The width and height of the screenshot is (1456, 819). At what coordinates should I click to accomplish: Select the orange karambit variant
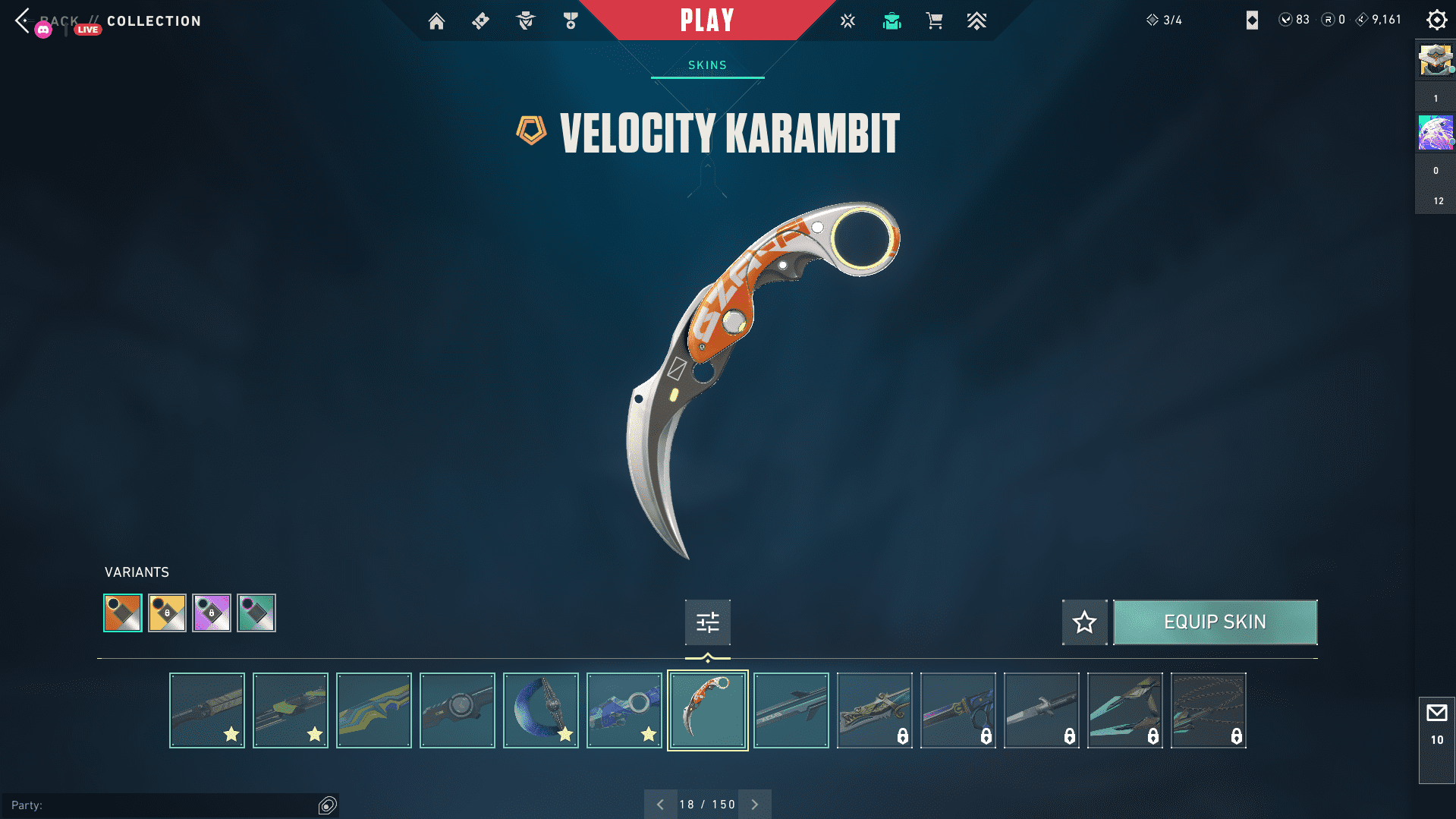pos(123,613)
